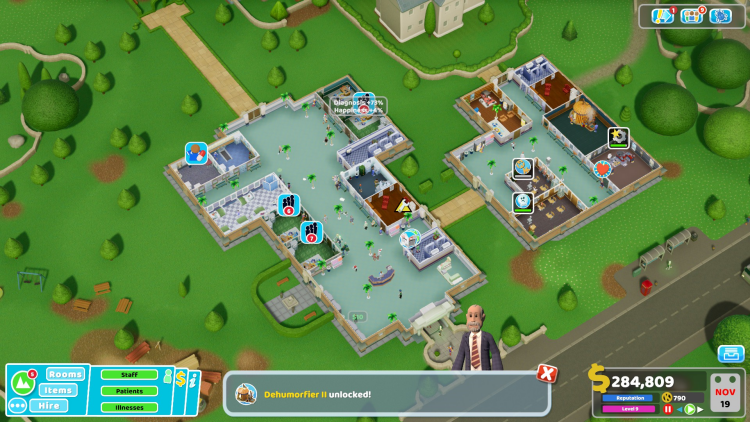Open the Items menu
Screen dimensions: 750x422
pos(60,390)
